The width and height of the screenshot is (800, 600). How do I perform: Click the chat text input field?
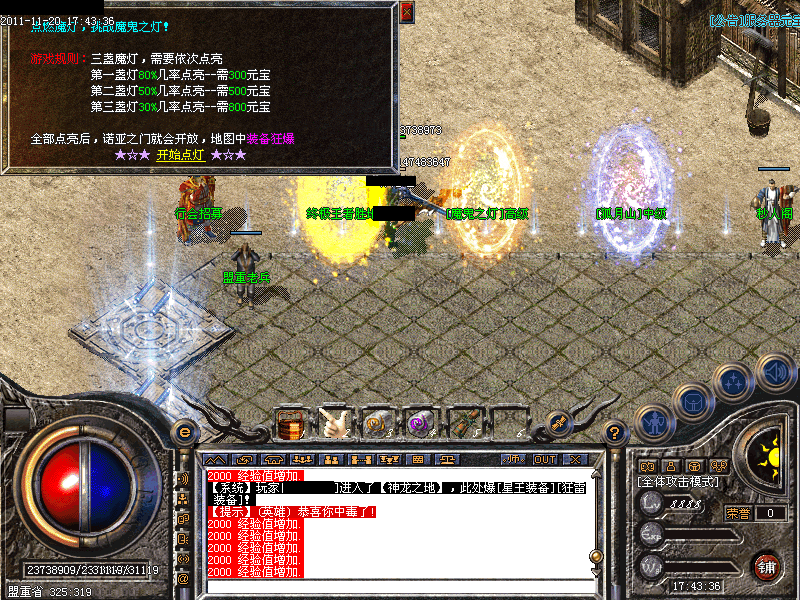click(x=400, y=586)
